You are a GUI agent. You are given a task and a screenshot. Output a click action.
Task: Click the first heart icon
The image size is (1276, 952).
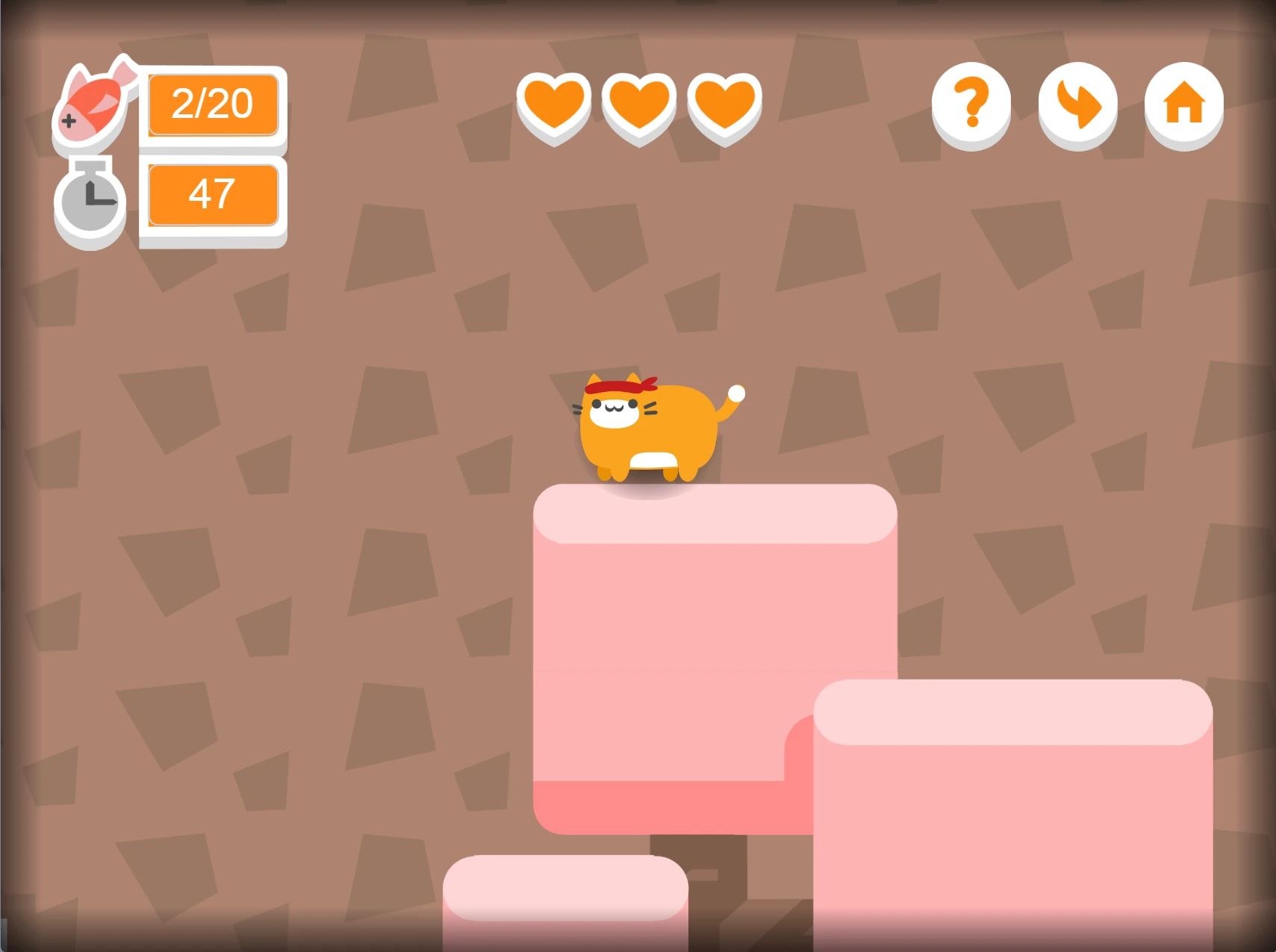click(555, 107)
